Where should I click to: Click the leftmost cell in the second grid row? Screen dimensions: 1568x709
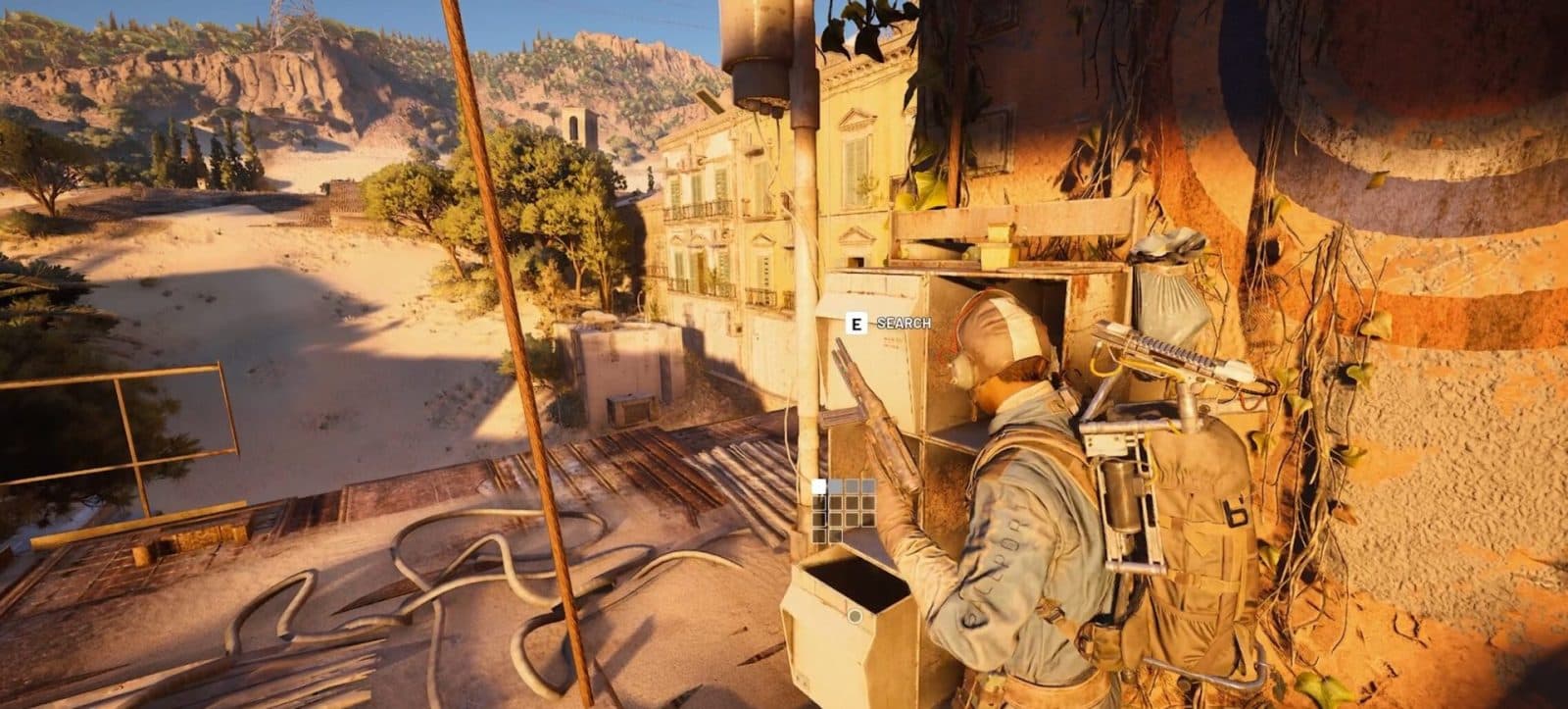(818, 502)
